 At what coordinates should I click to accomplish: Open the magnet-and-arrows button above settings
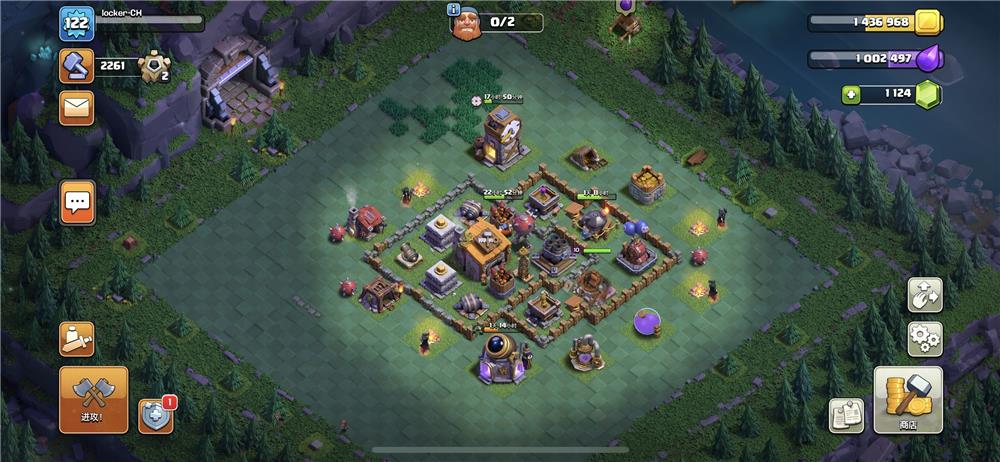pos(925,294)
